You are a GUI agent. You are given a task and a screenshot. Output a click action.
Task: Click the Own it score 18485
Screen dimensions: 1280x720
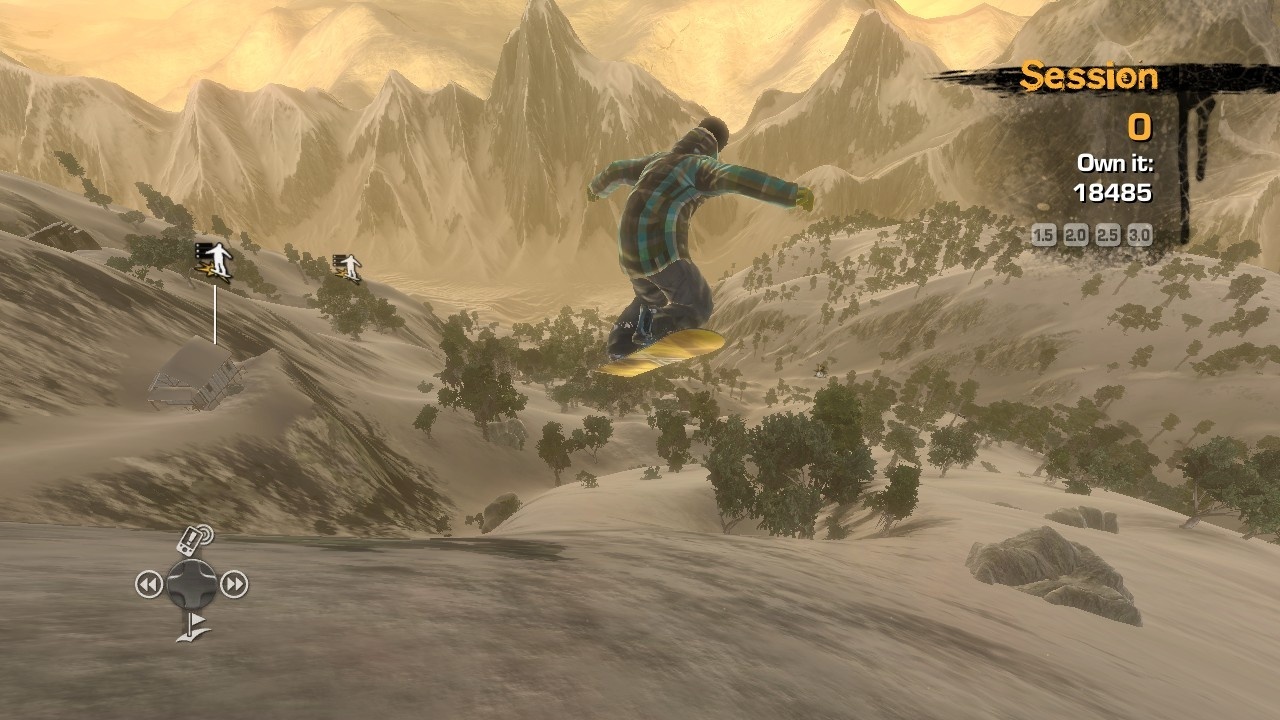click(x=1113, y=192)
